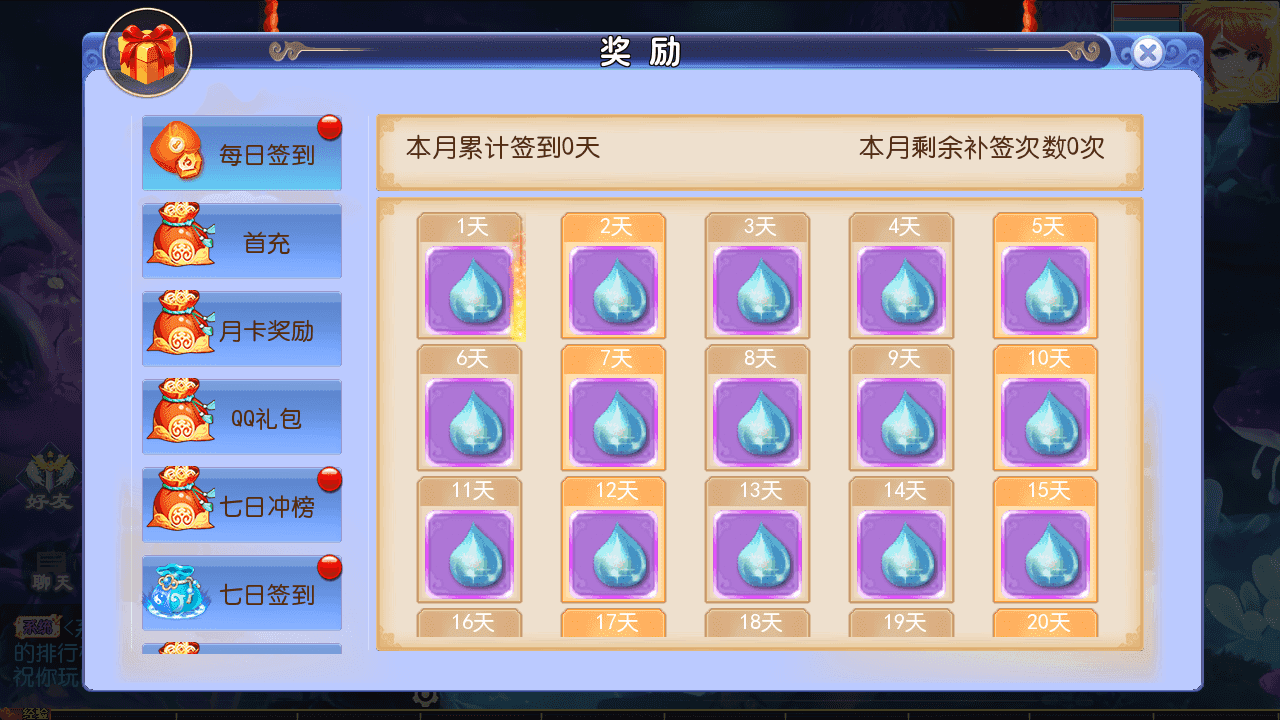Claim the Day 1 water drop reward
The width and height of the screenshot is (1280, 720).
point(470,290)
